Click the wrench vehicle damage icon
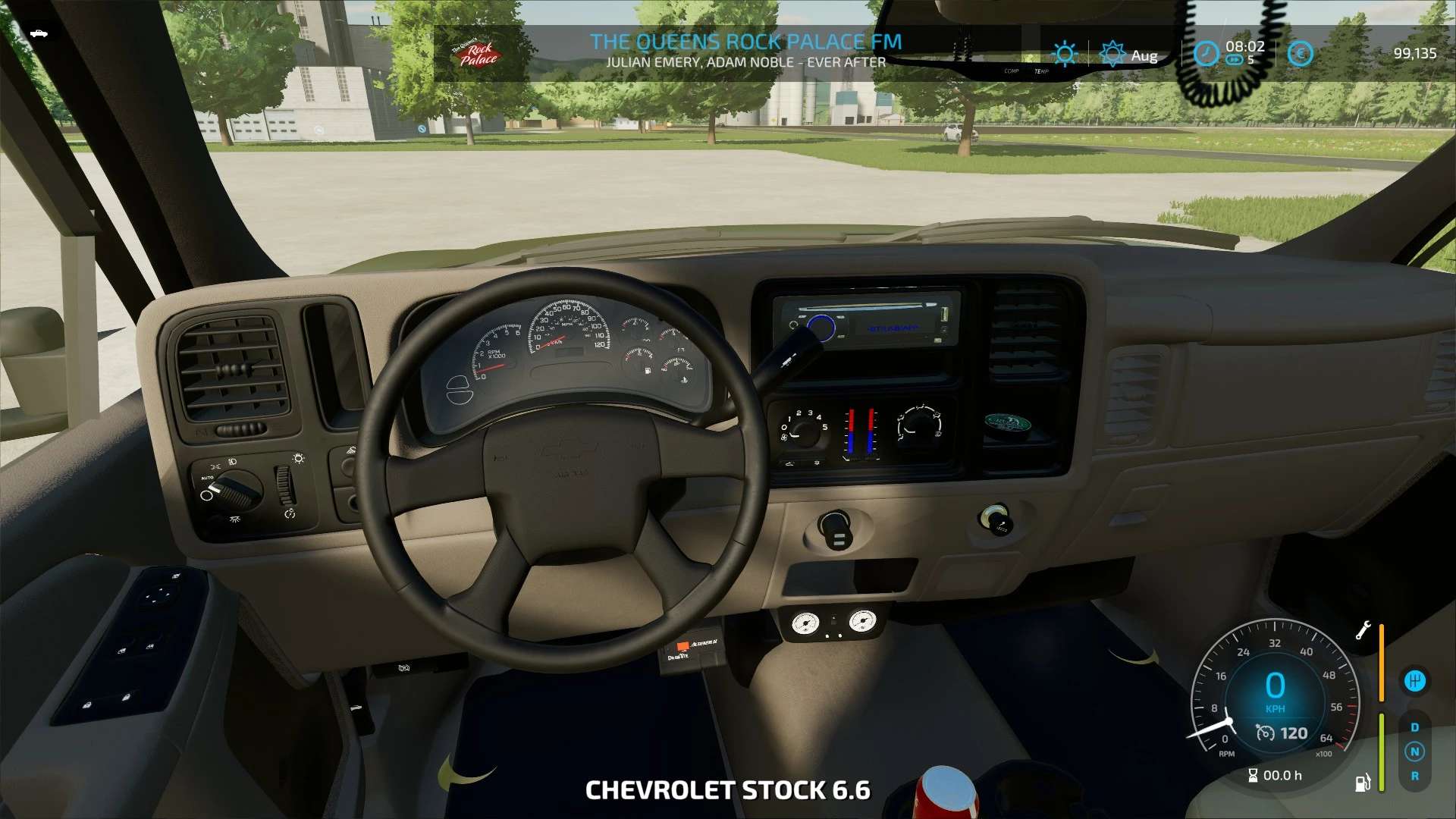The width and height of the screenshot is (1456, 819). click(x=1363, y=630)
